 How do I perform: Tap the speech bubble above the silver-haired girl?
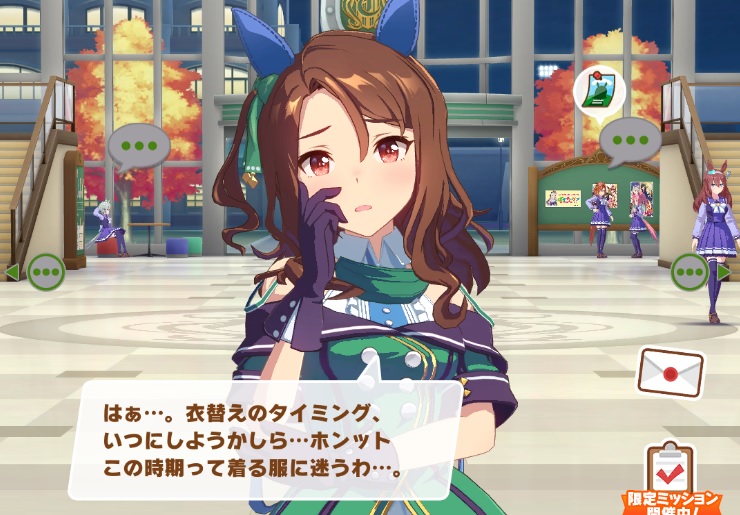click(138, 145)
